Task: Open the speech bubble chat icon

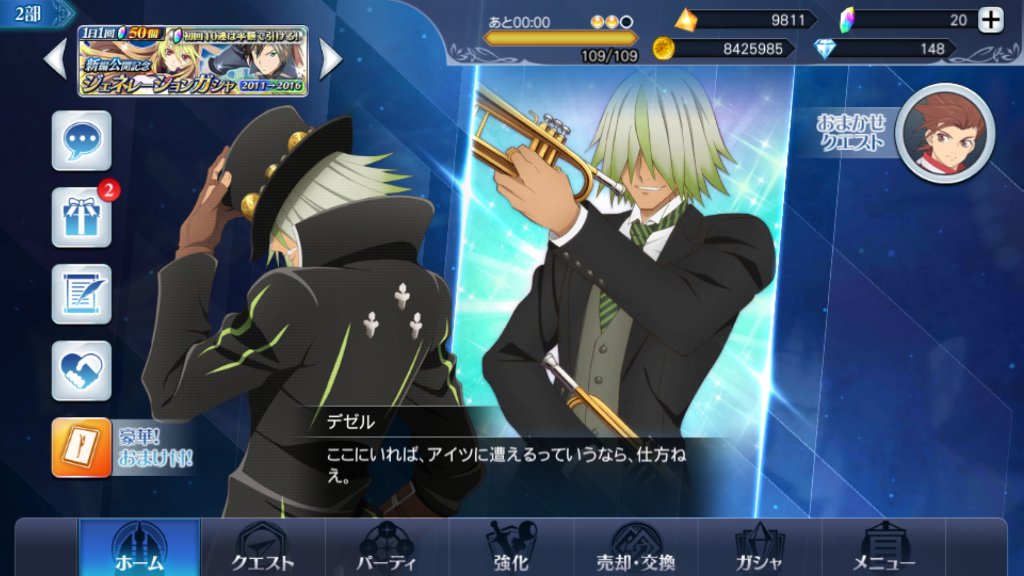Action: point(81,141)
